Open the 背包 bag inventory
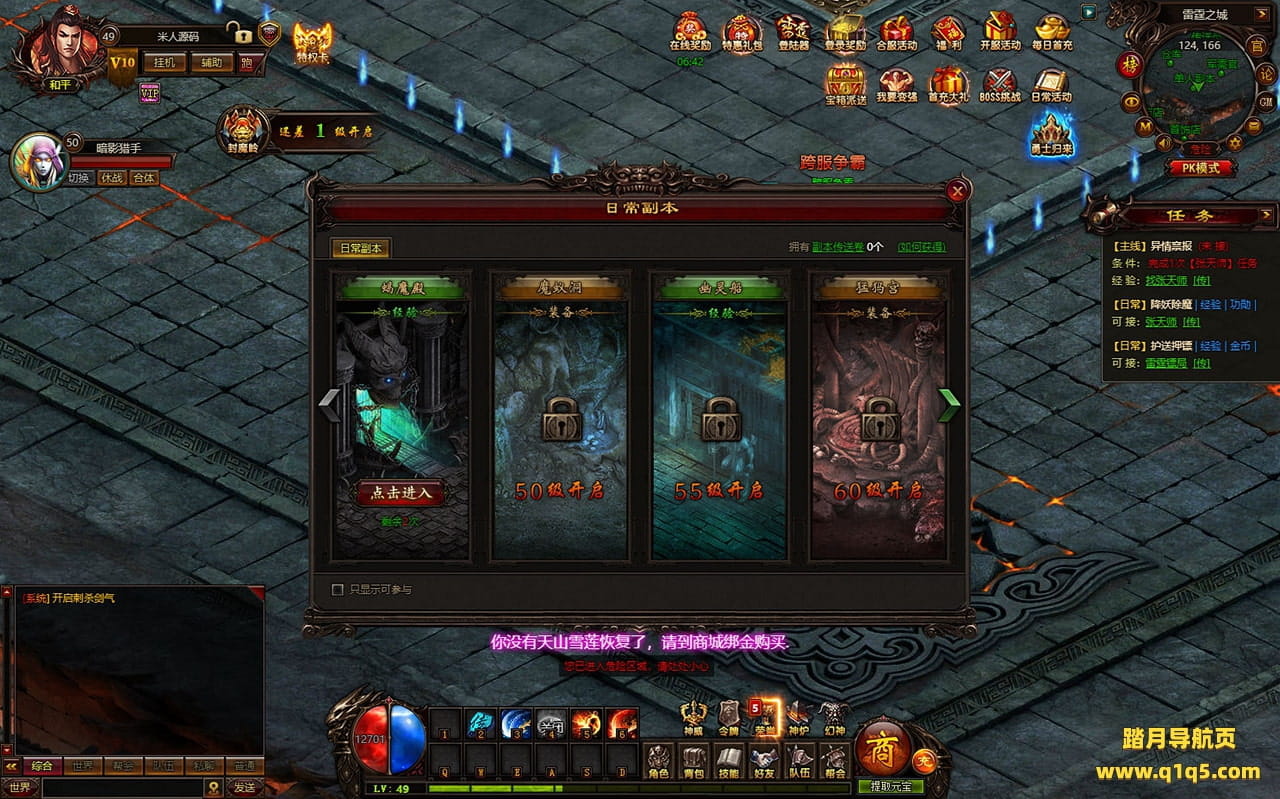This screenshot has height=799, width=1280. [x=692, y=761]
